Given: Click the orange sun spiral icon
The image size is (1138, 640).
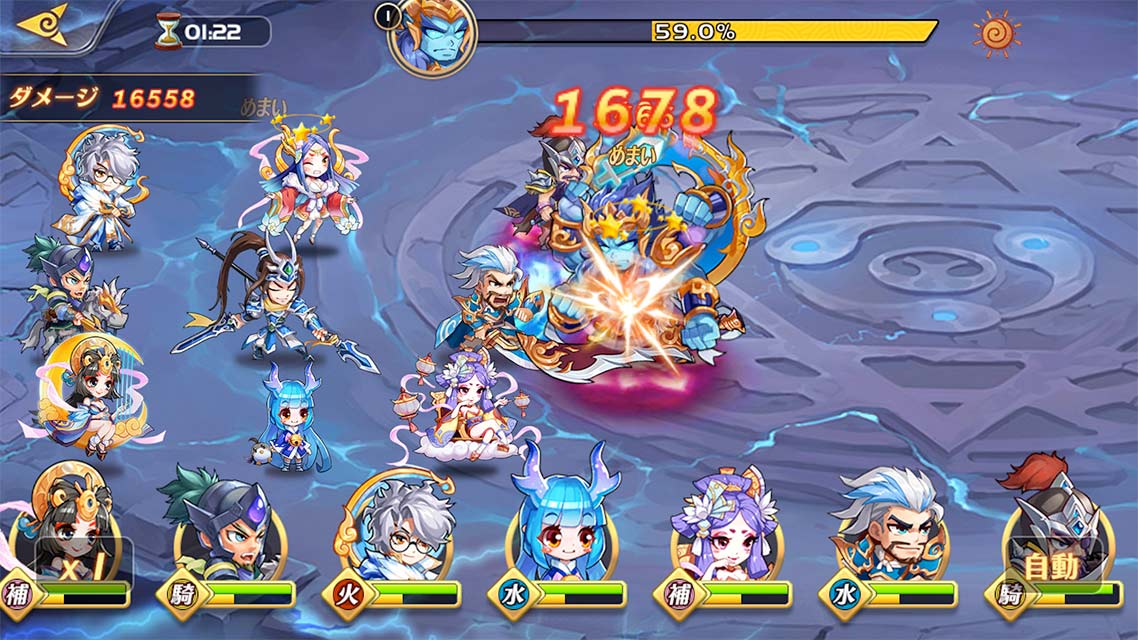Looking at the screenshot, I should (x=997, y=32).
